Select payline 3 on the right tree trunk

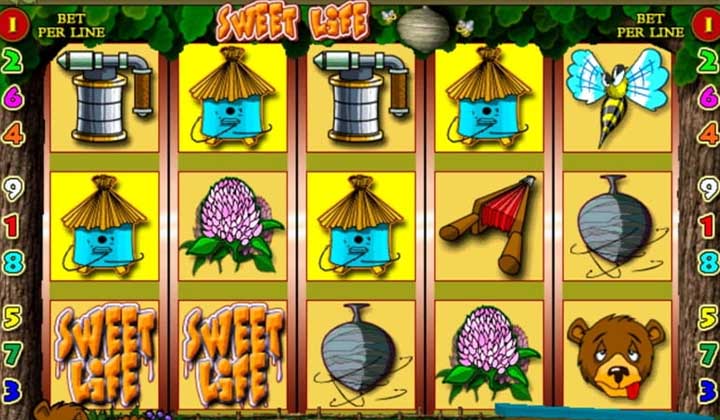coord(708,388)
